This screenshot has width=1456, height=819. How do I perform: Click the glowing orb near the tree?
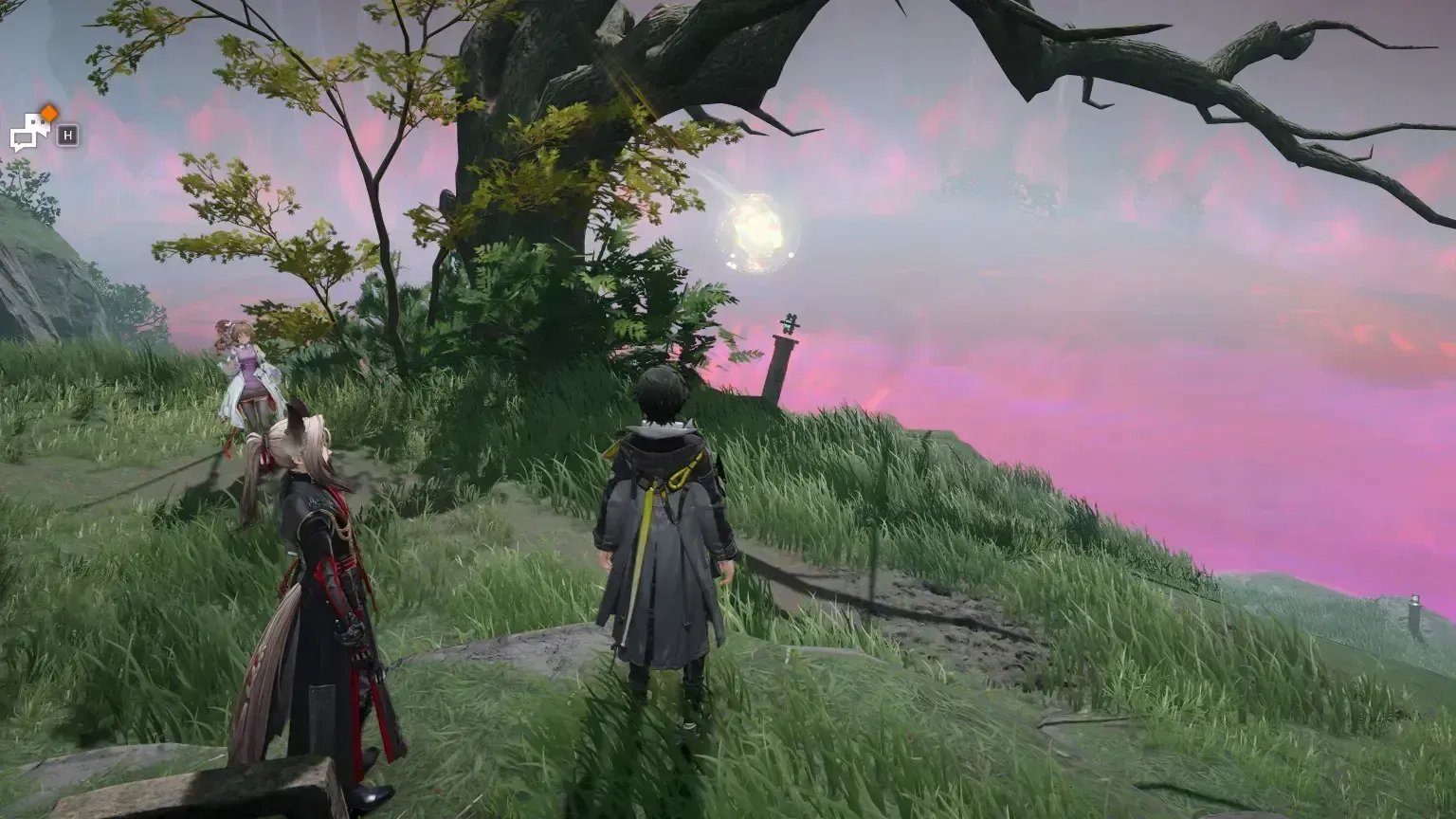pyautogui.click(x=758, y=230)
